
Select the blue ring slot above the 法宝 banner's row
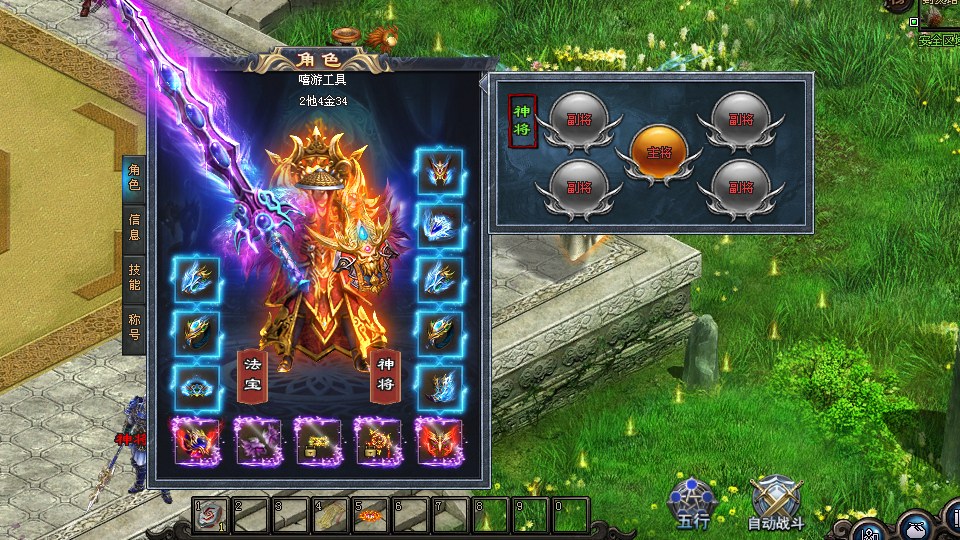(x=195, y=385)
